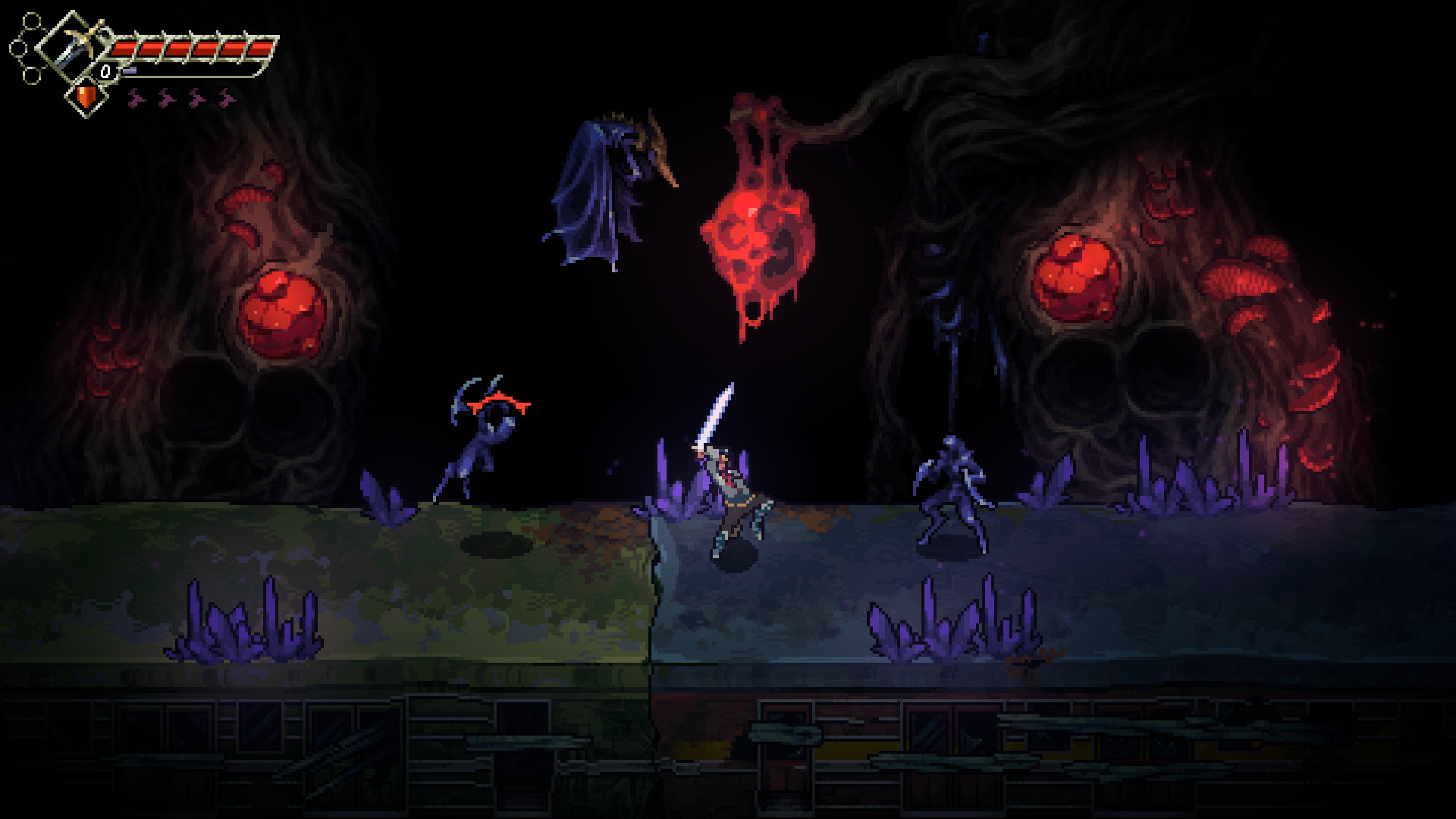The image size is (1456, 819).
Task: Click the first red health bar segment
Action: click(x=126, y=48)
